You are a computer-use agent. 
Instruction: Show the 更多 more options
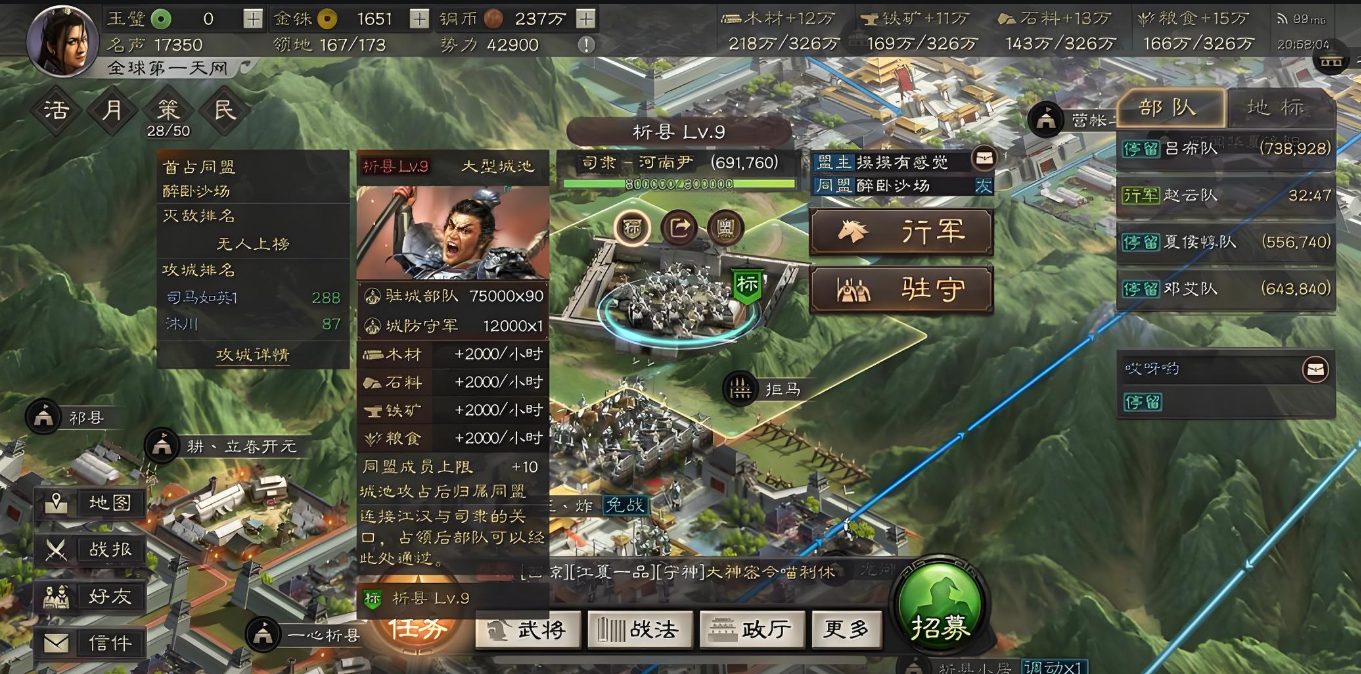(x=846, y=629)
